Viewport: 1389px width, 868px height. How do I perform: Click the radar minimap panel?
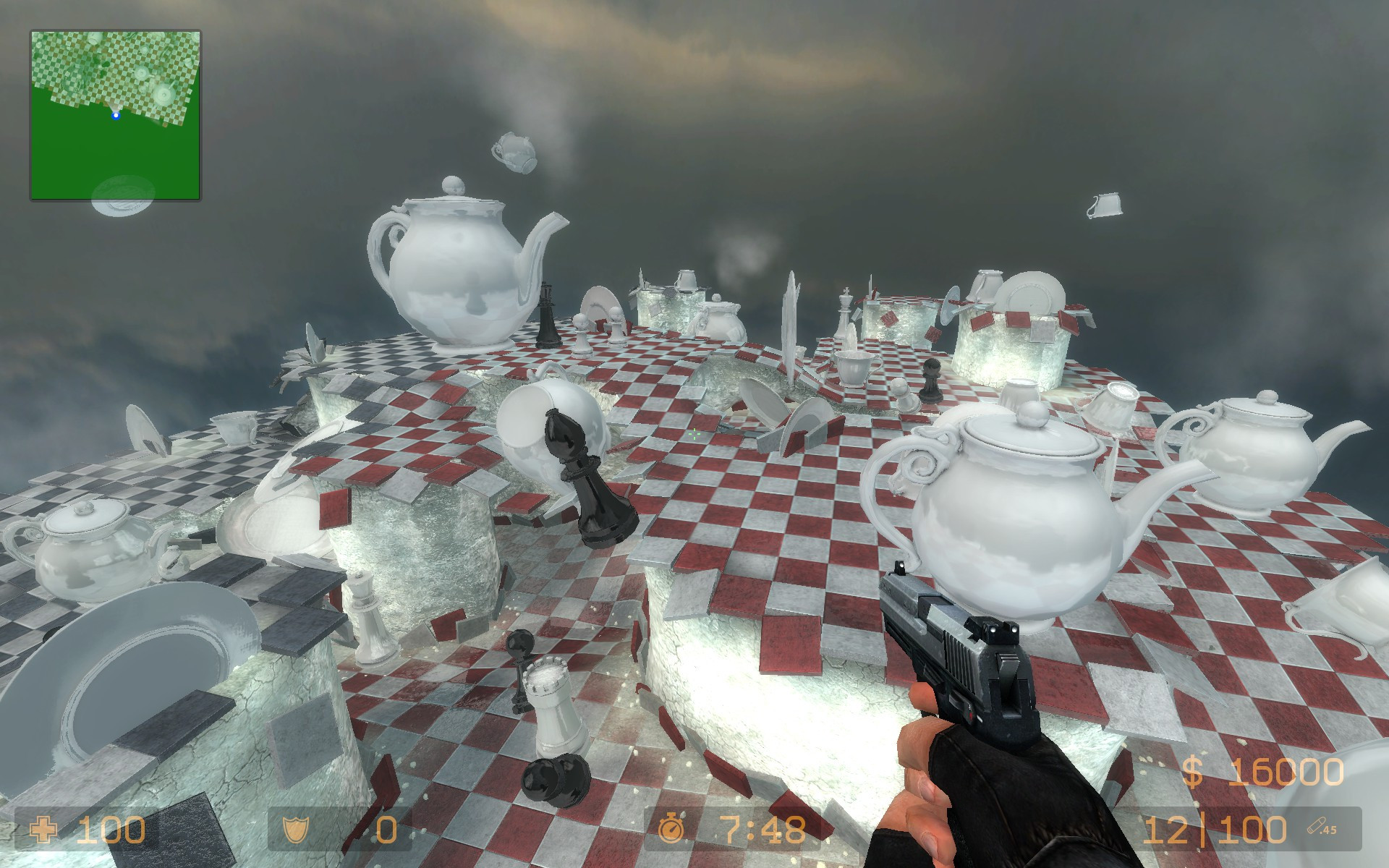click(x=114, y=114)
